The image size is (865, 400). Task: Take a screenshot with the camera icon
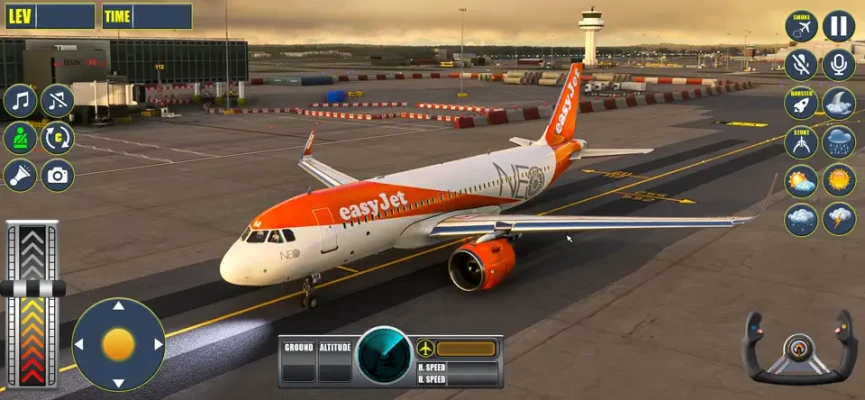57,176
